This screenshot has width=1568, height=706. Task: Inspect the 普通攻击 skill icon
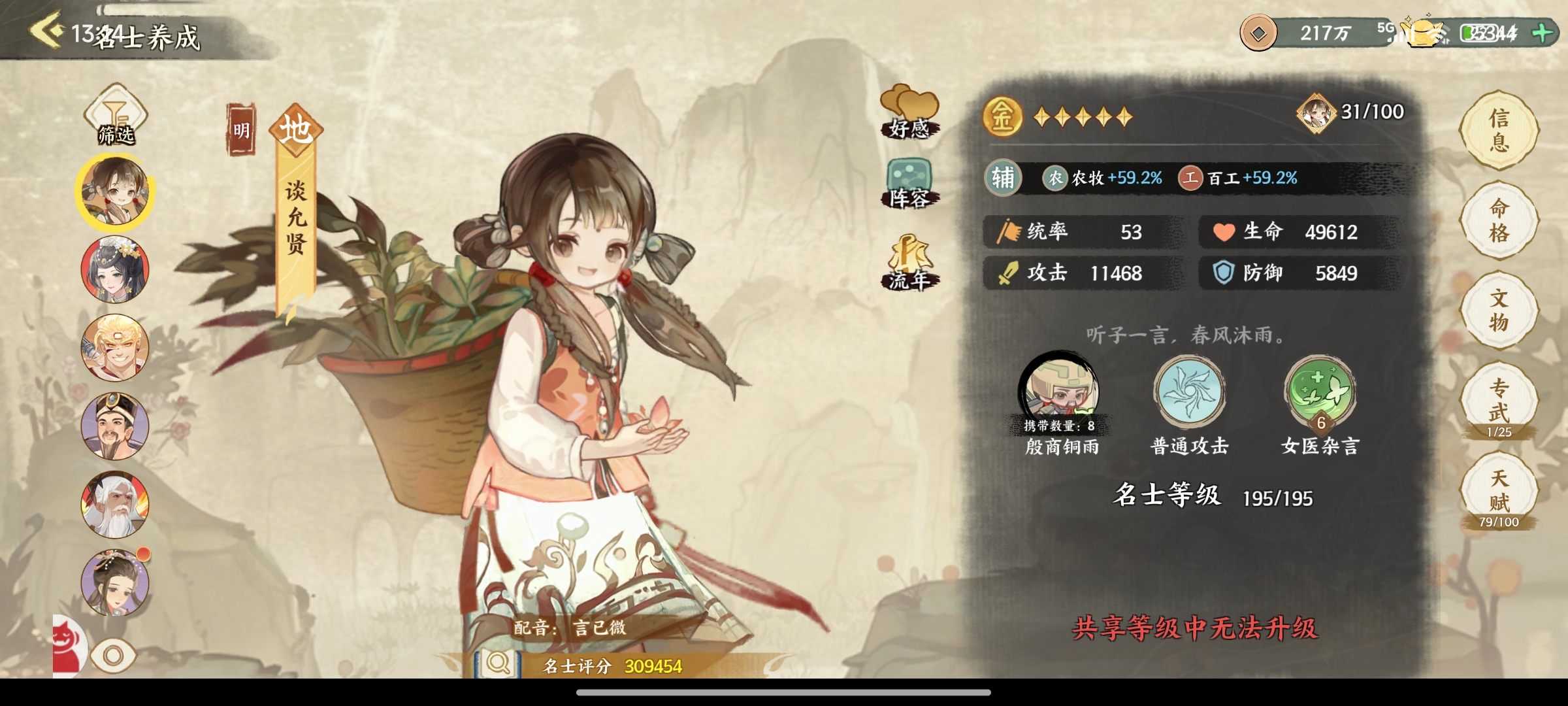(1189, 392)
